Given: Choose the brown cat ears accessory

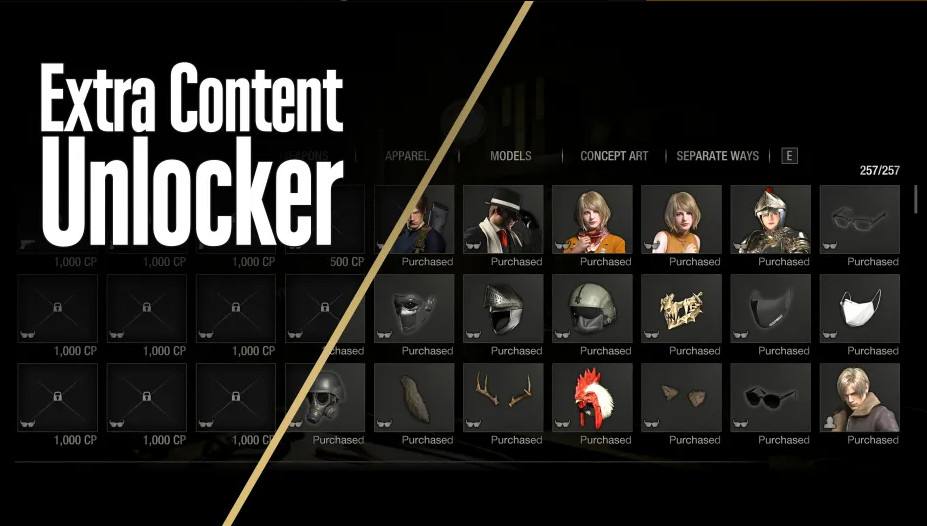Looking at the screenshot, I should click(x=681, y=397).
